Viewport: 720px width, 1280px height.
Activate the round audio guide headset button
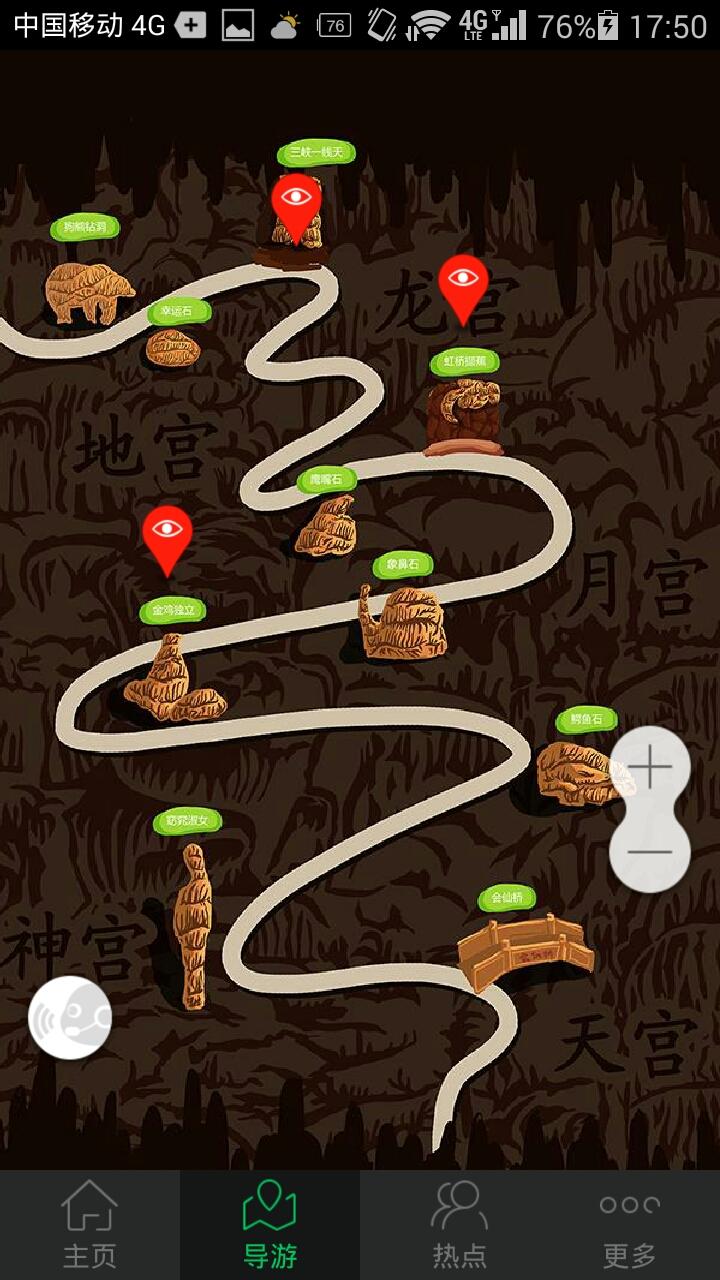point(70,1017)
